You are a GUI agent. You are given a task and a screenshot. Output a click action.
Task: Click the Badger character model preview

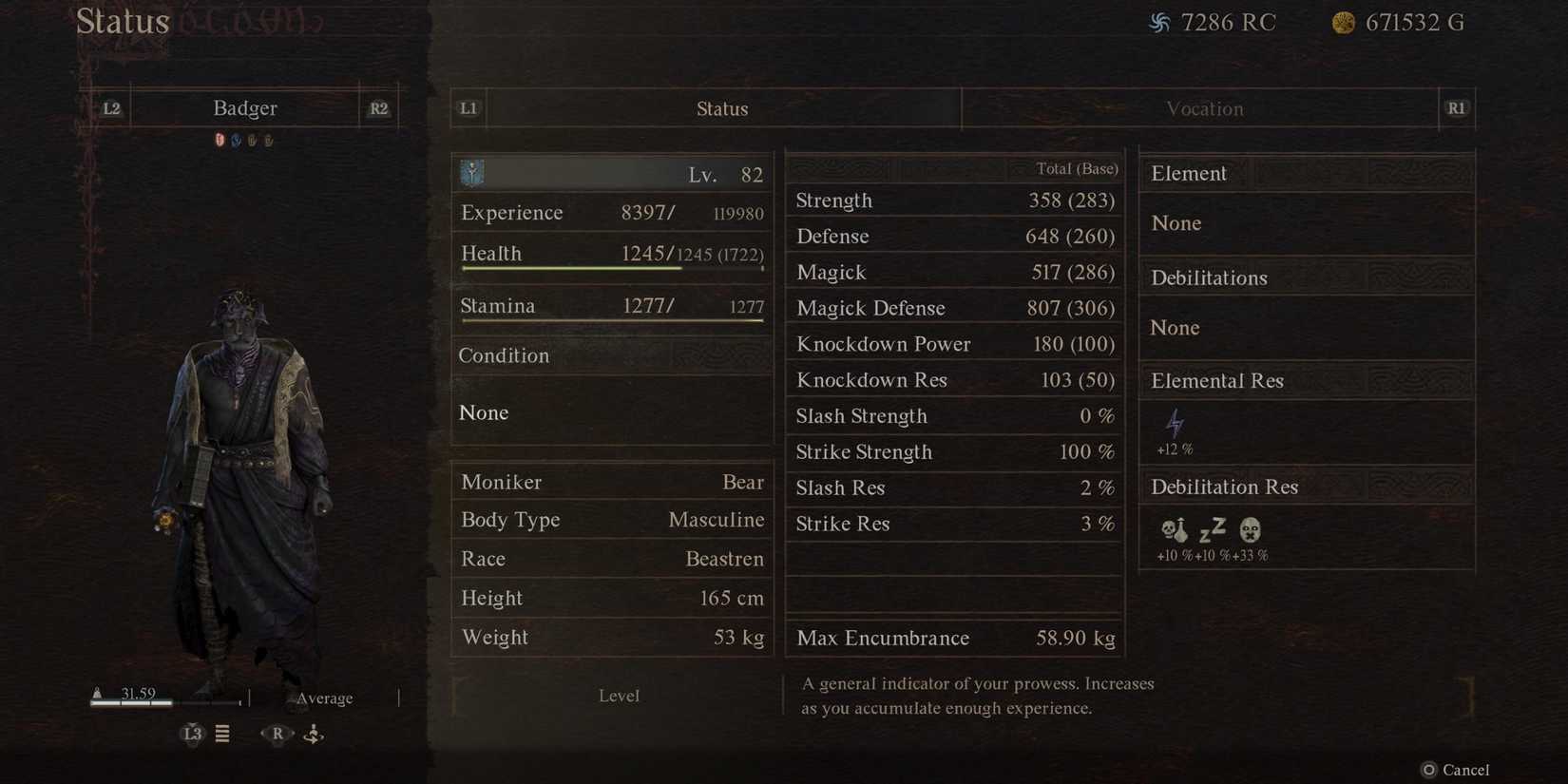pyautogui.click(x=238, y=456)
